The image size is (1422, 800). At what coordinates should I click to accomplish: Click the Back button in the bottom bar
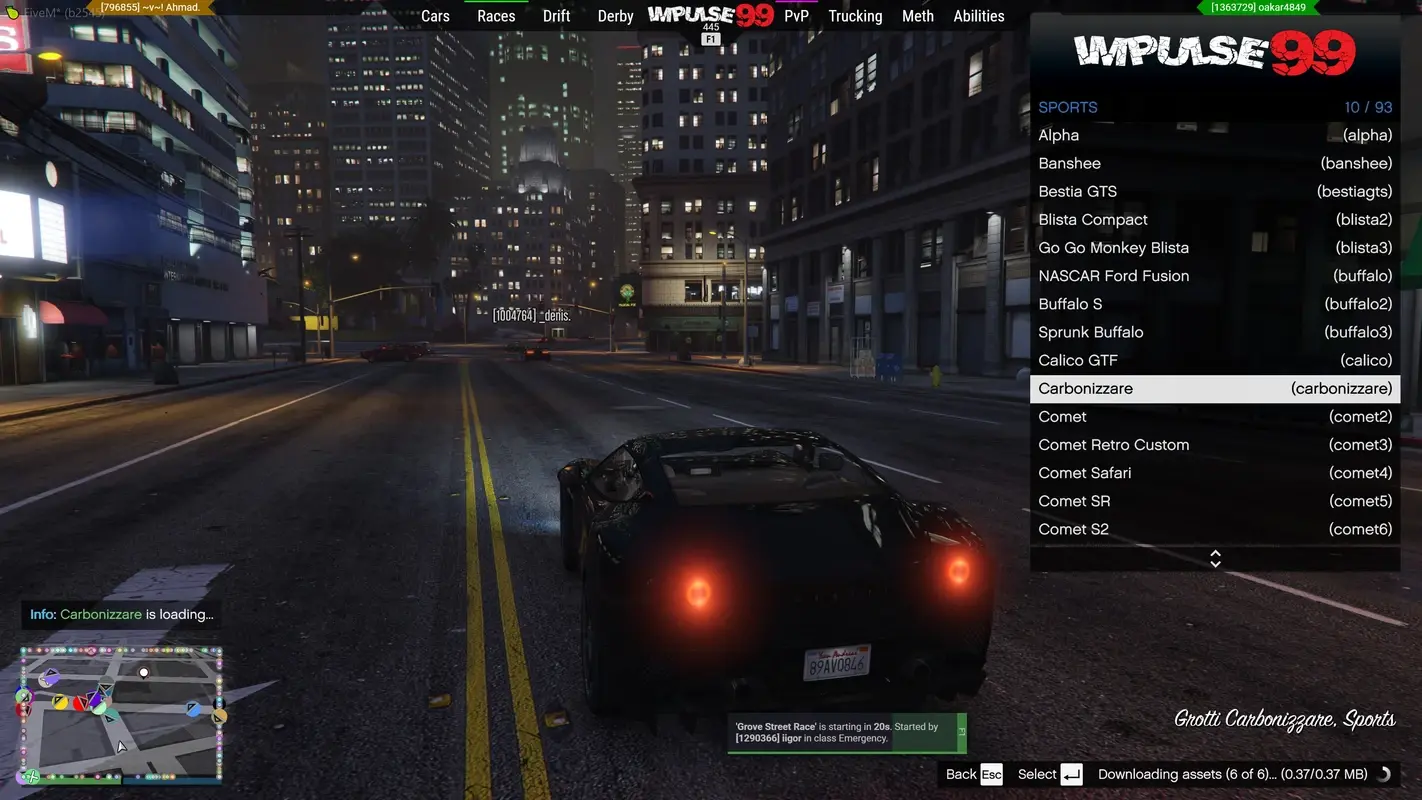coord(962,774)
